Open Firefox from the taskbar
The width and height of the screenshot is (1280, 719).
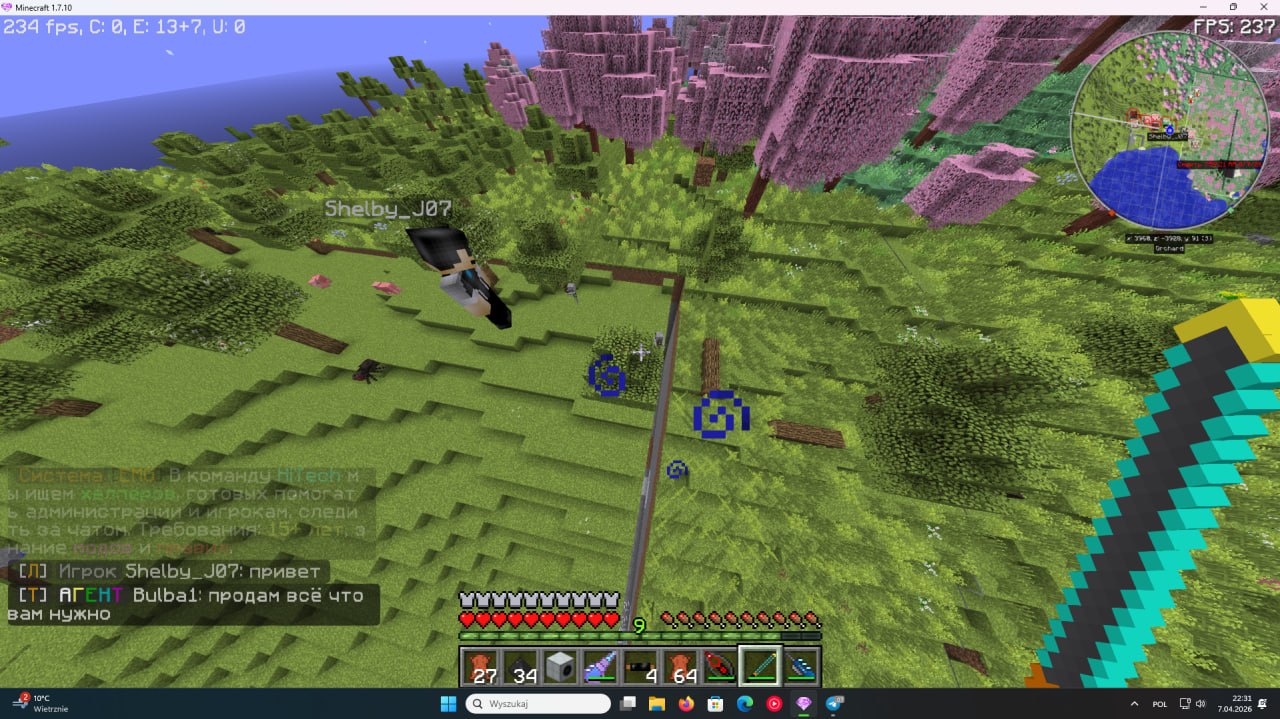pos(685,704)
